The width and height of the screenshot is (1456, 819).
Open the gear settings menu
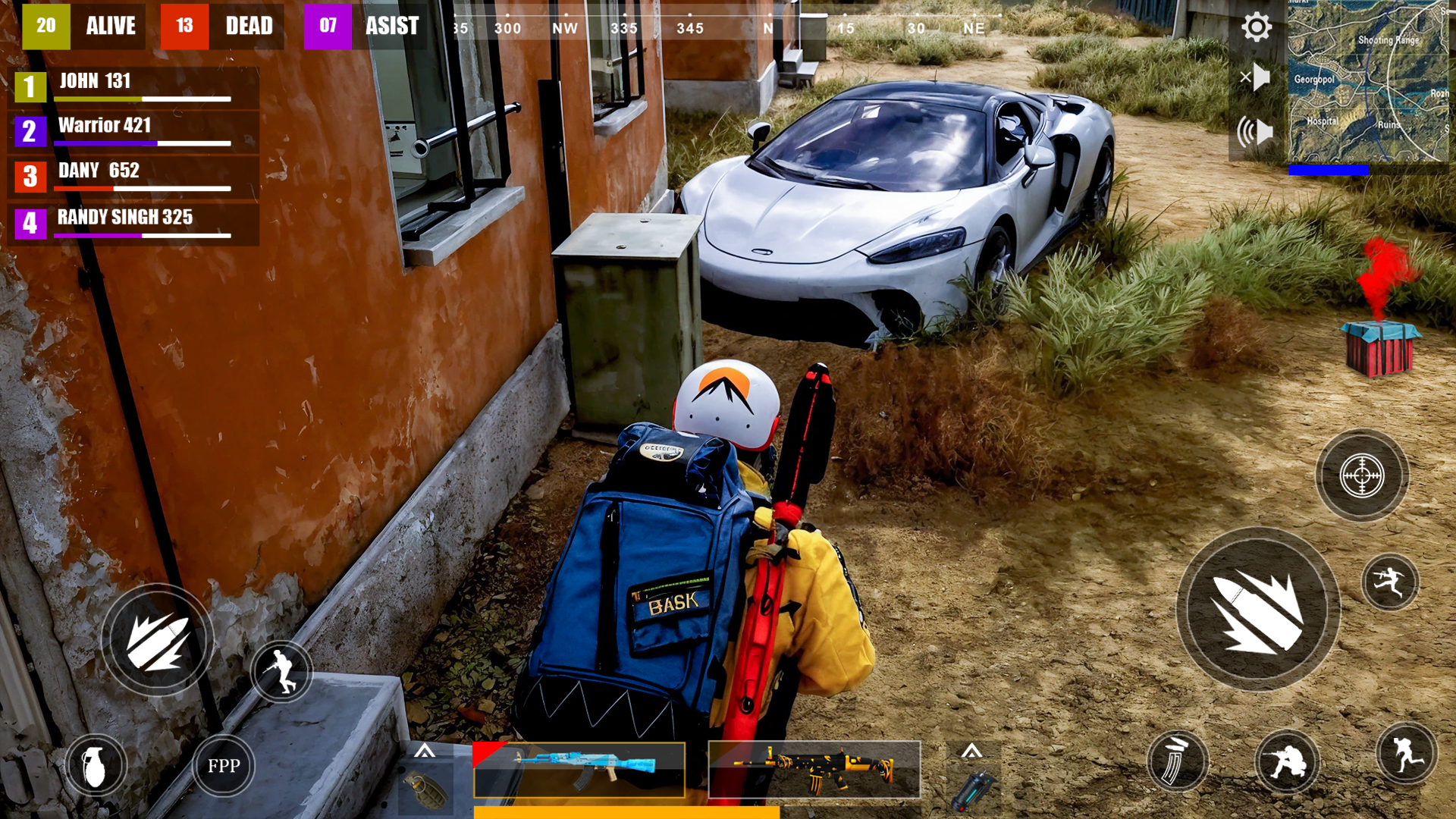click(1256, 27)
